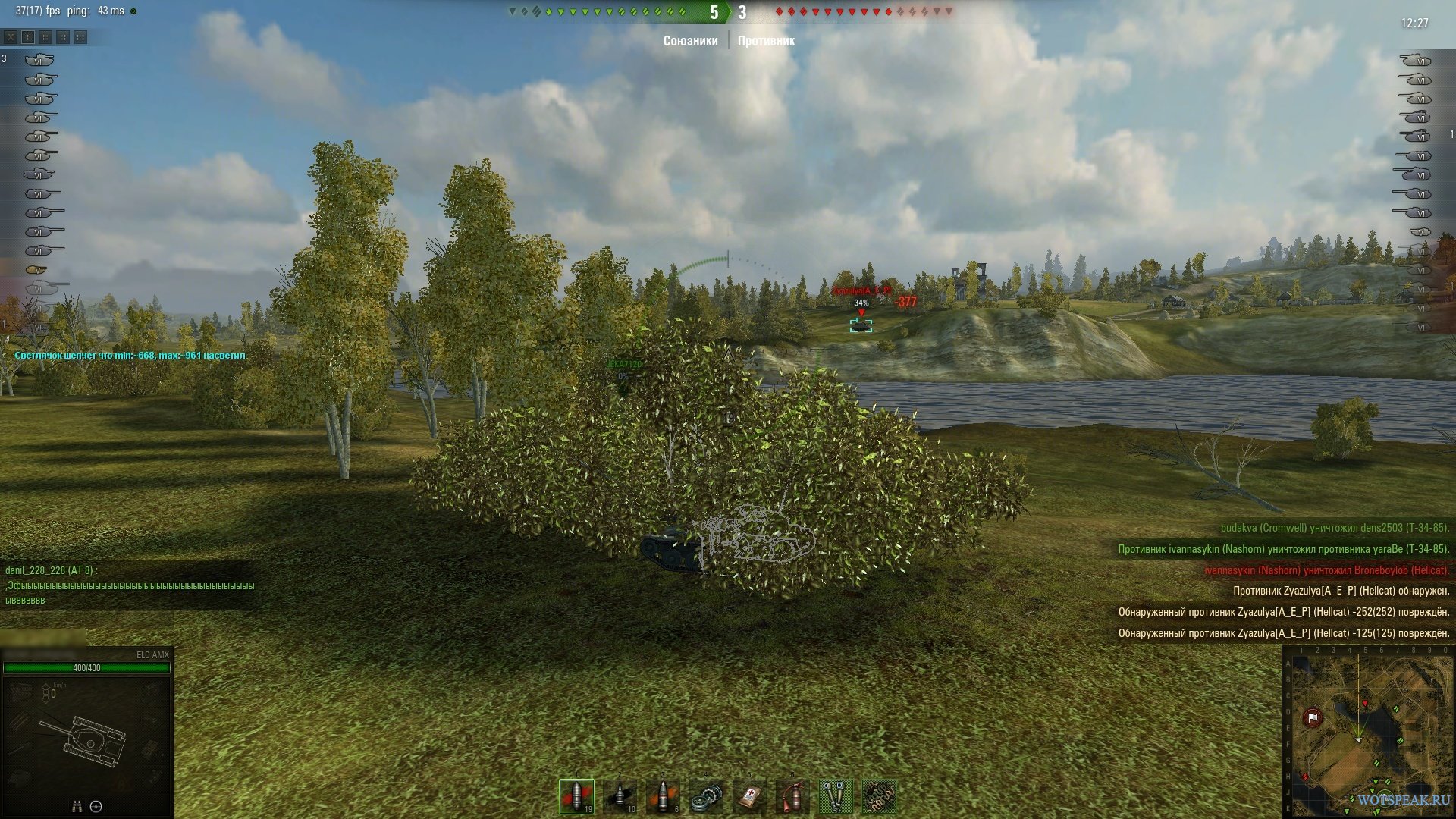Activate the fire extinguisher consumable
The image size is (1456, 819).
click(x=792, y=796)
